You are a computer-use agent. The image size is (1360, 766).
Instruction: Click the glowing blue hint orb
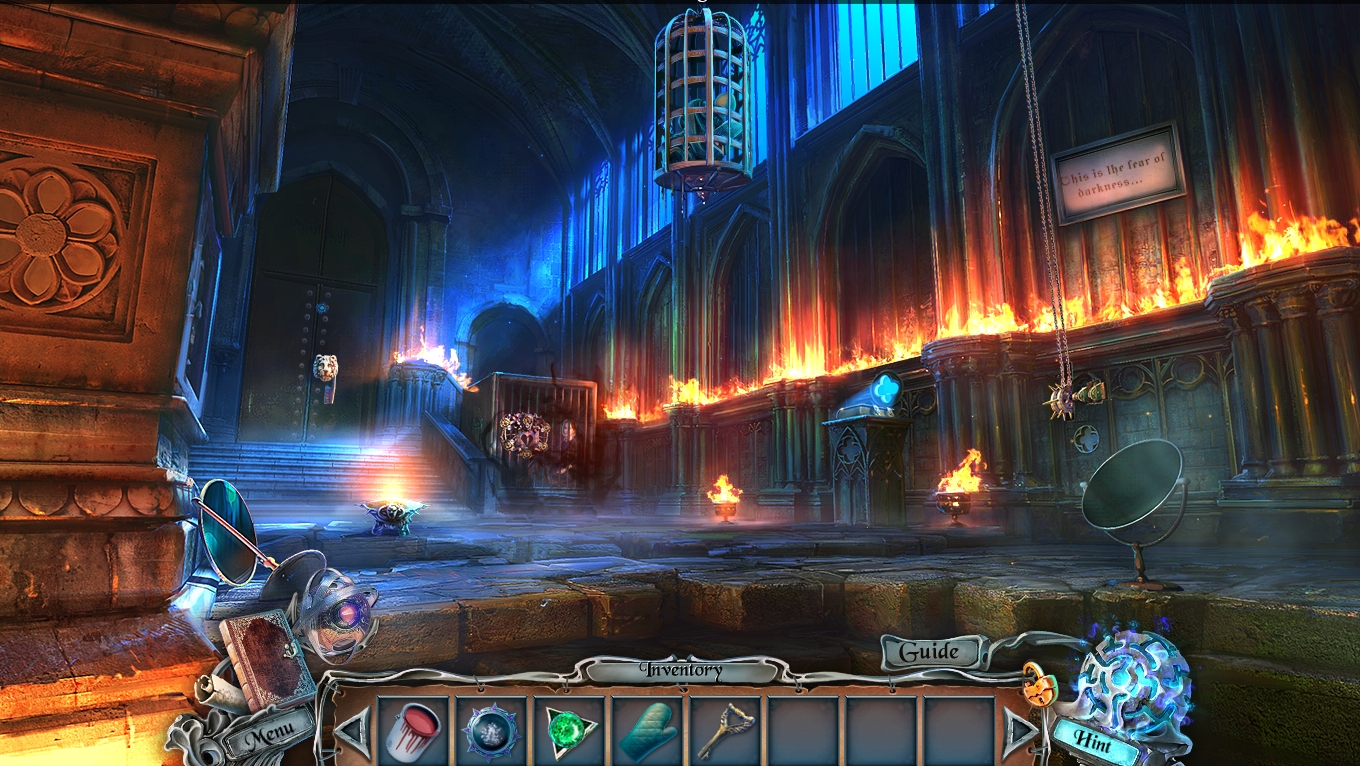click(x=1133, y=674)
